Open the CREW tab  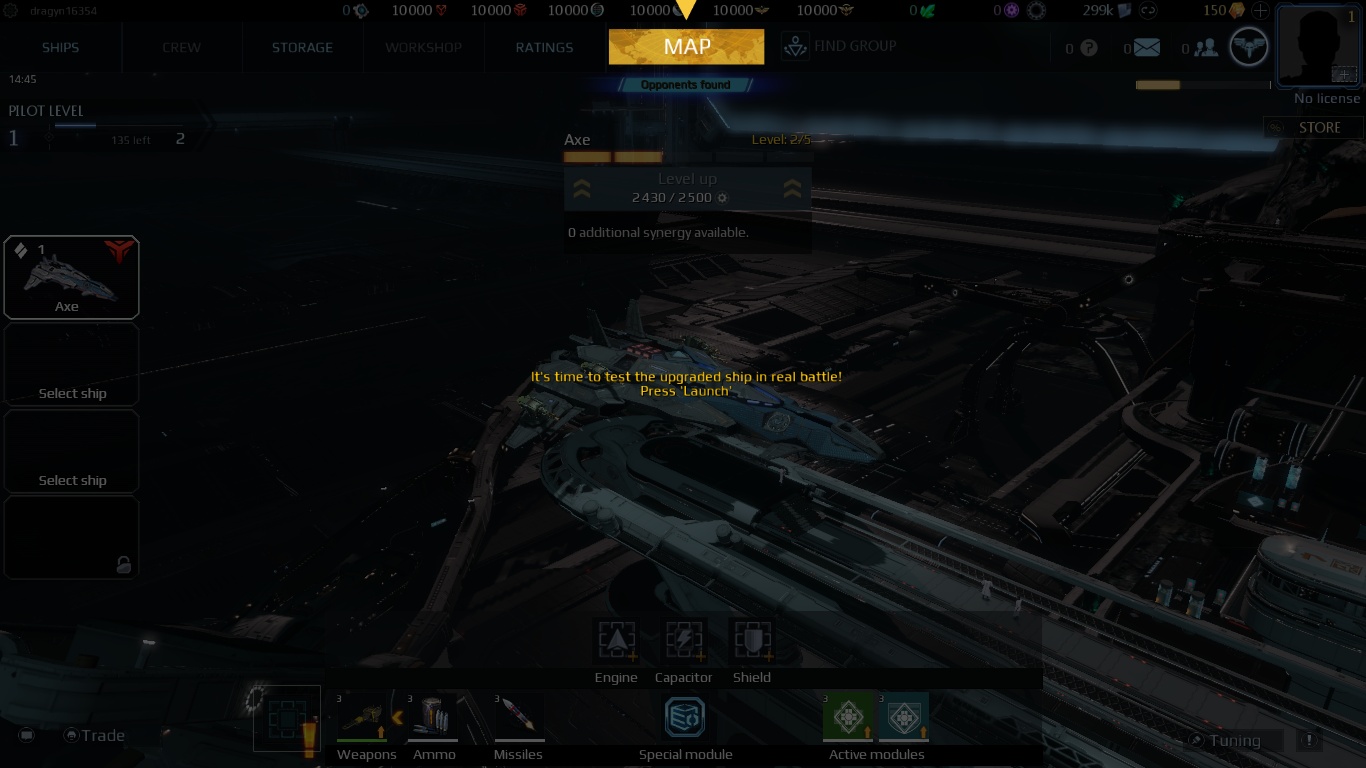181,47
